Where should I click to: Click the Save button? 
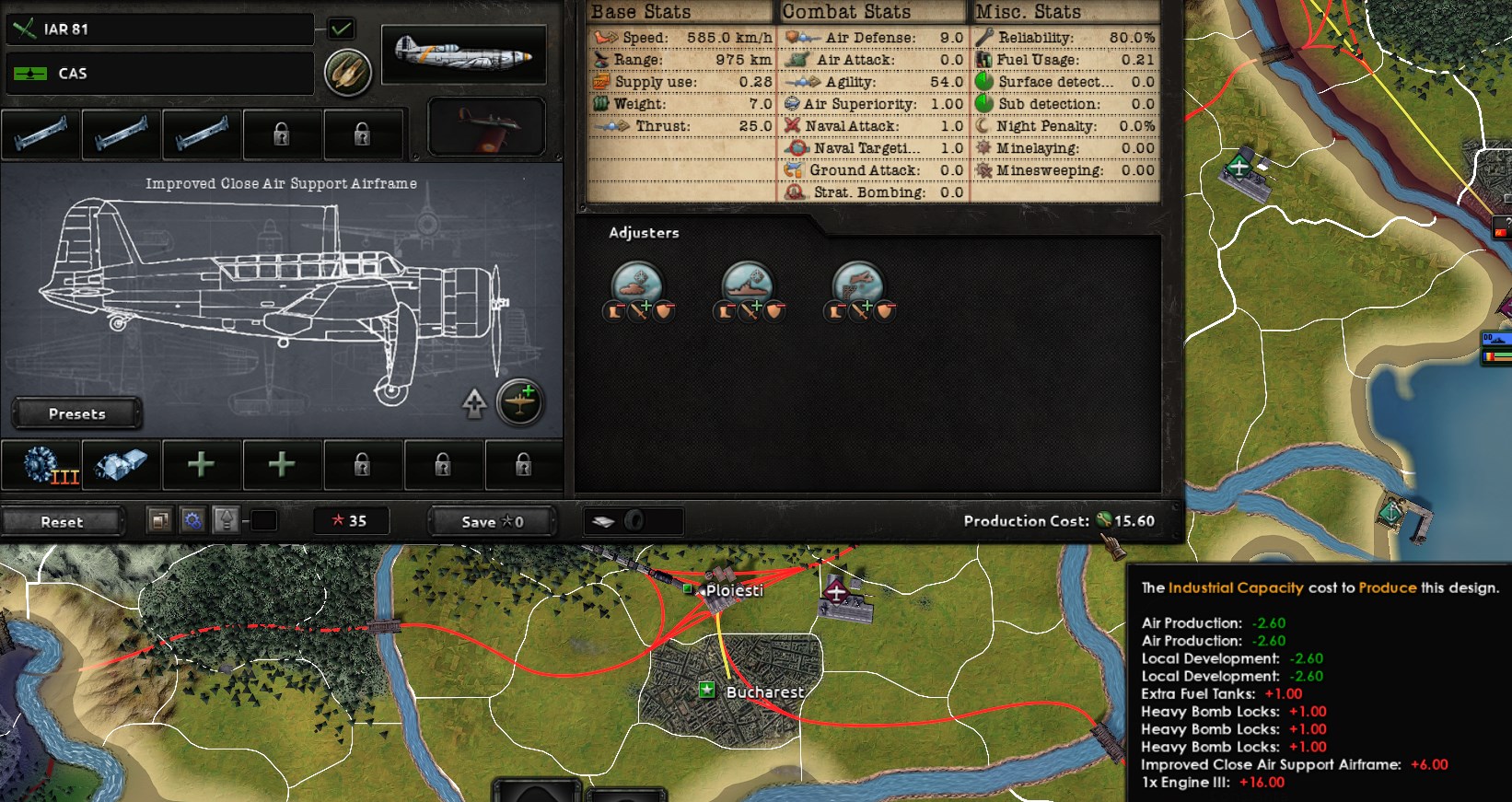(x=491, y=521)
